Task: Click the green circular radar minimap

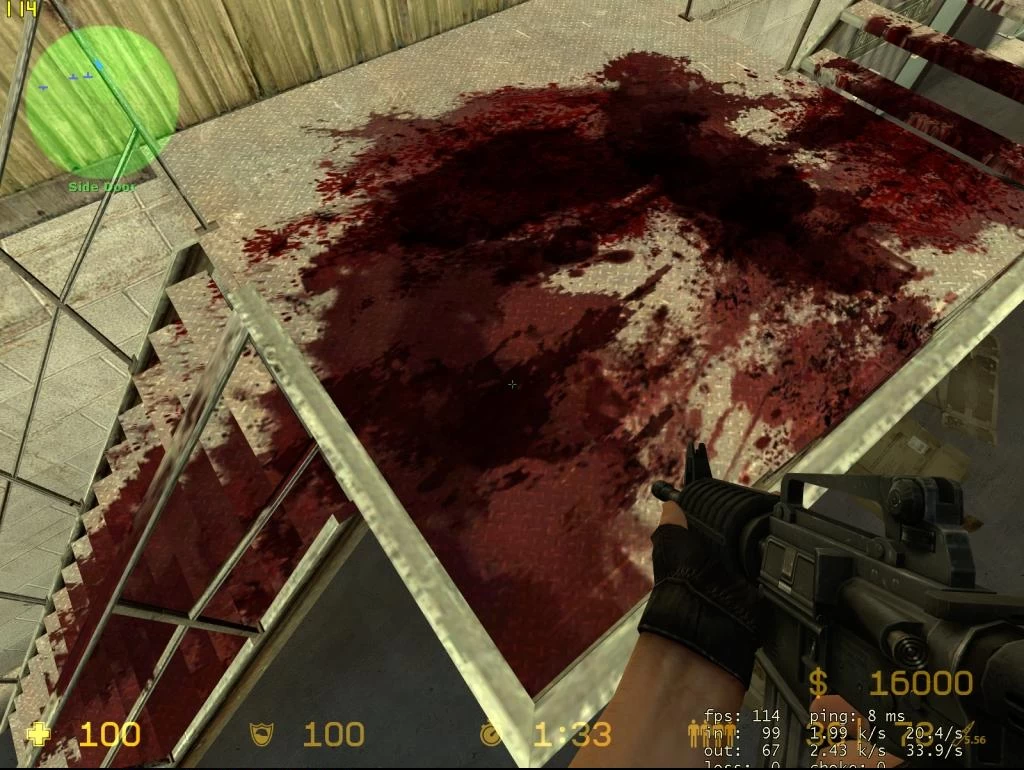Action: [x=102, y=98]
